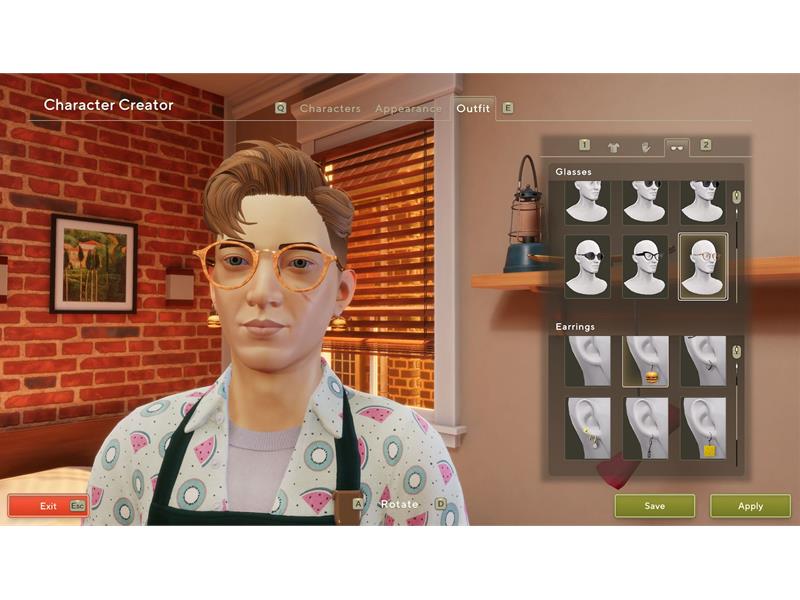Viewport: 800px width, 600px height.
Task: Open the Appearance tab
Action: point(408,108)
